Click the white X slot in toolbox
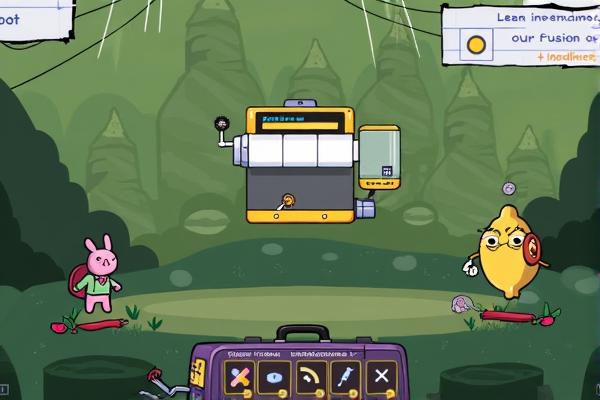The image size is (600, 400). [x=381, y=378]
